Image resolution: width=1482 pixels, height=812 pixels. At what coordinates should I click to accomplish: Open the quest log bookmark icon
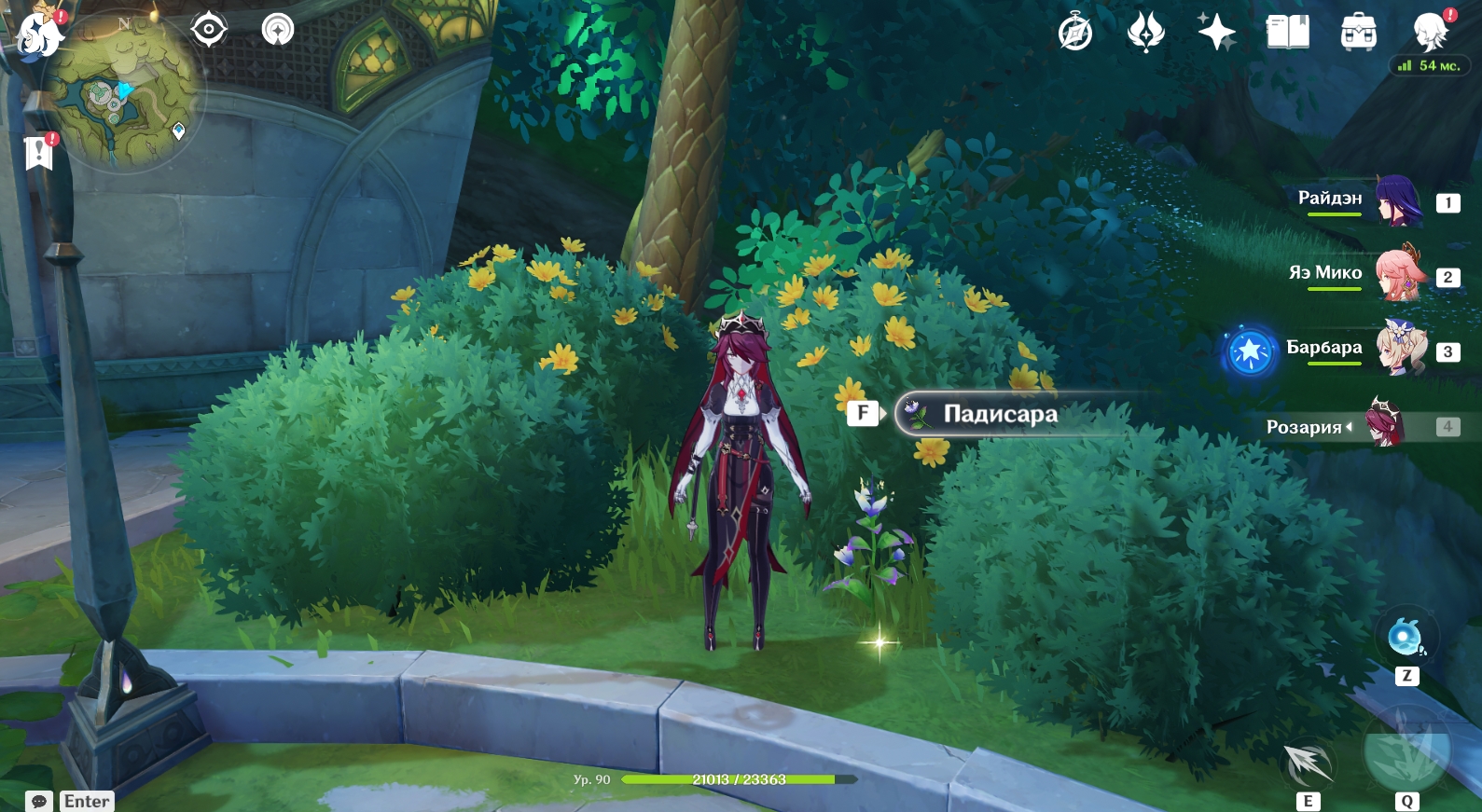[39, 152]
